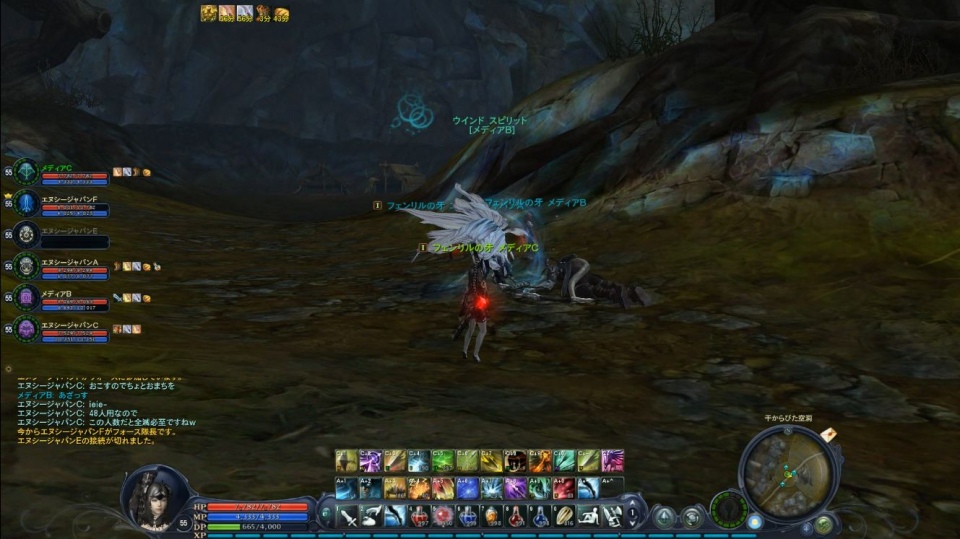Use the blue mana potion in slot 6
The width and height of the screenshot is (960, 539).
(468, 516)
